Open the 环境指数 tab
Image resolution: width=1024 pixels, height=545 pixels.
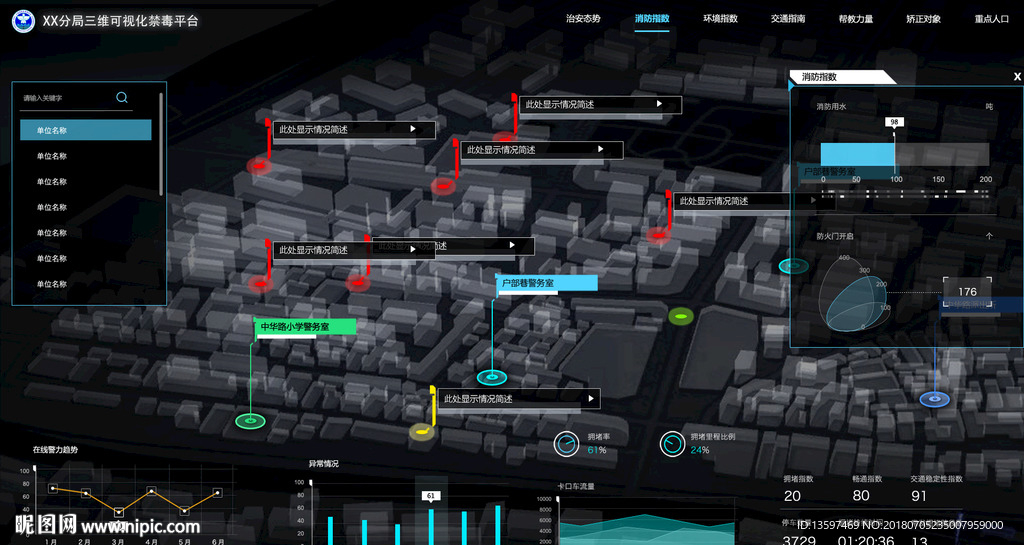pyautogui.click(x=720, y=19)
